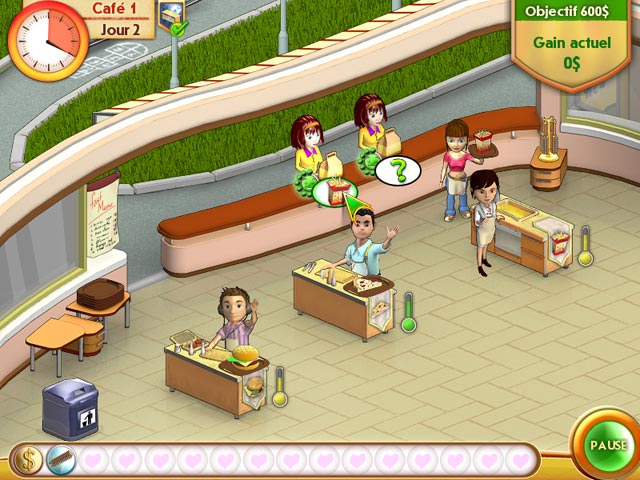
Task: Open the delivery box badge with green checkmark
Action: coord(173,14)
